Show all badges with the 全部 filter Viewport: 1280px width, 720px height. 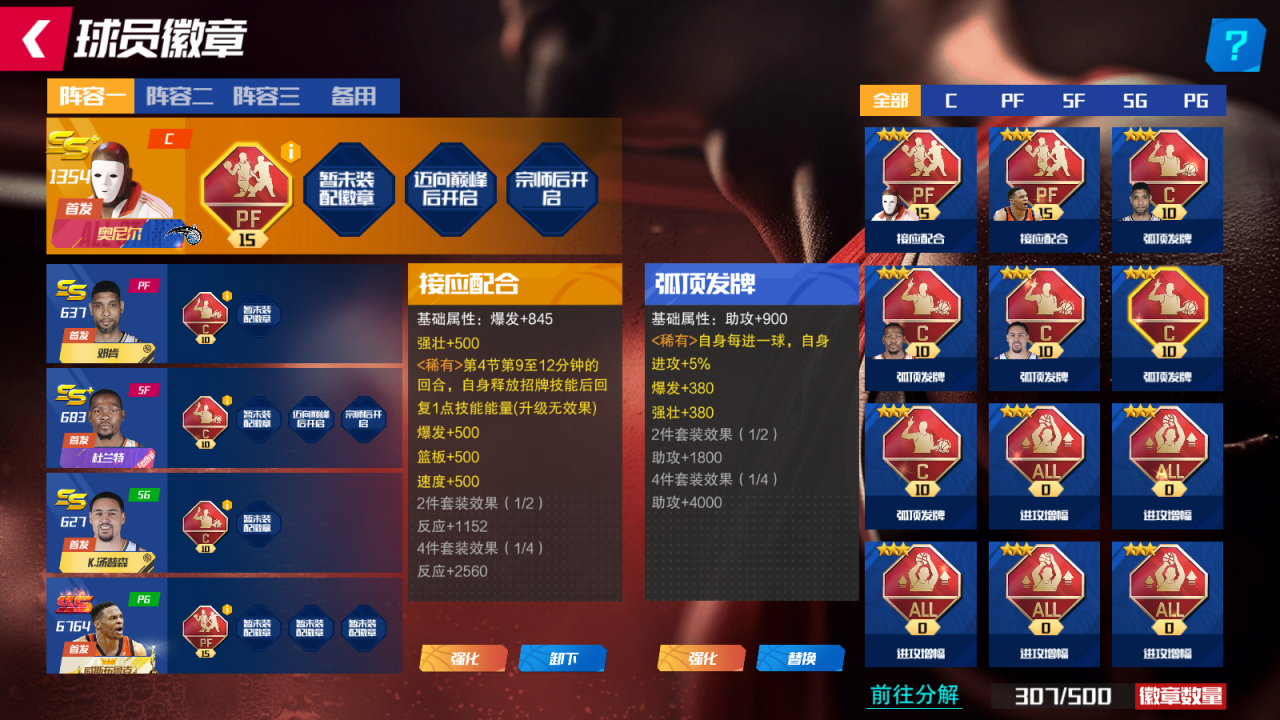tap(888, 100)
